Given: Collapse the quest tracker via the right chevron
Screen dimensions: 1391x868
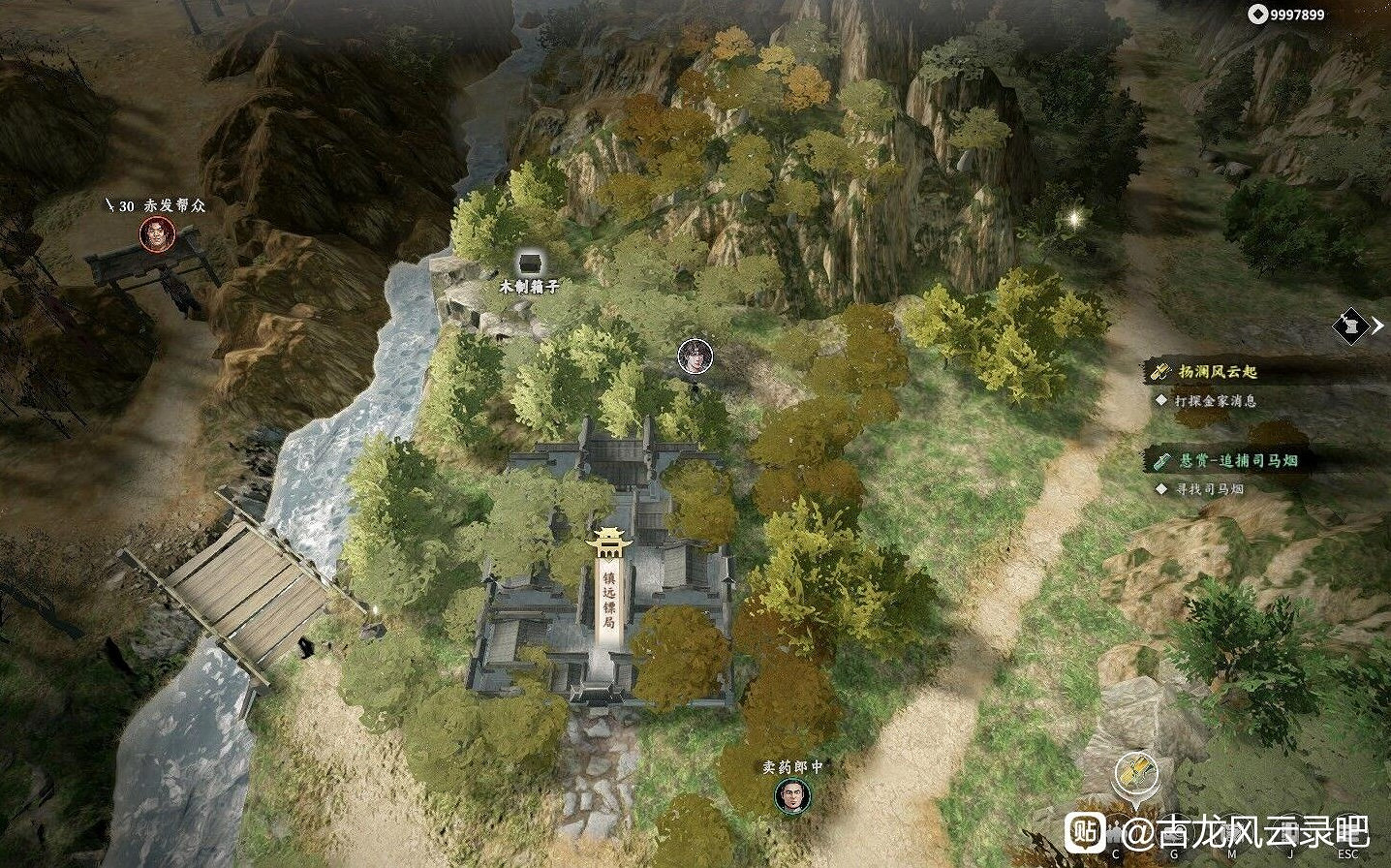Looking at the screenshot, I should click(x=1378, y=326).
